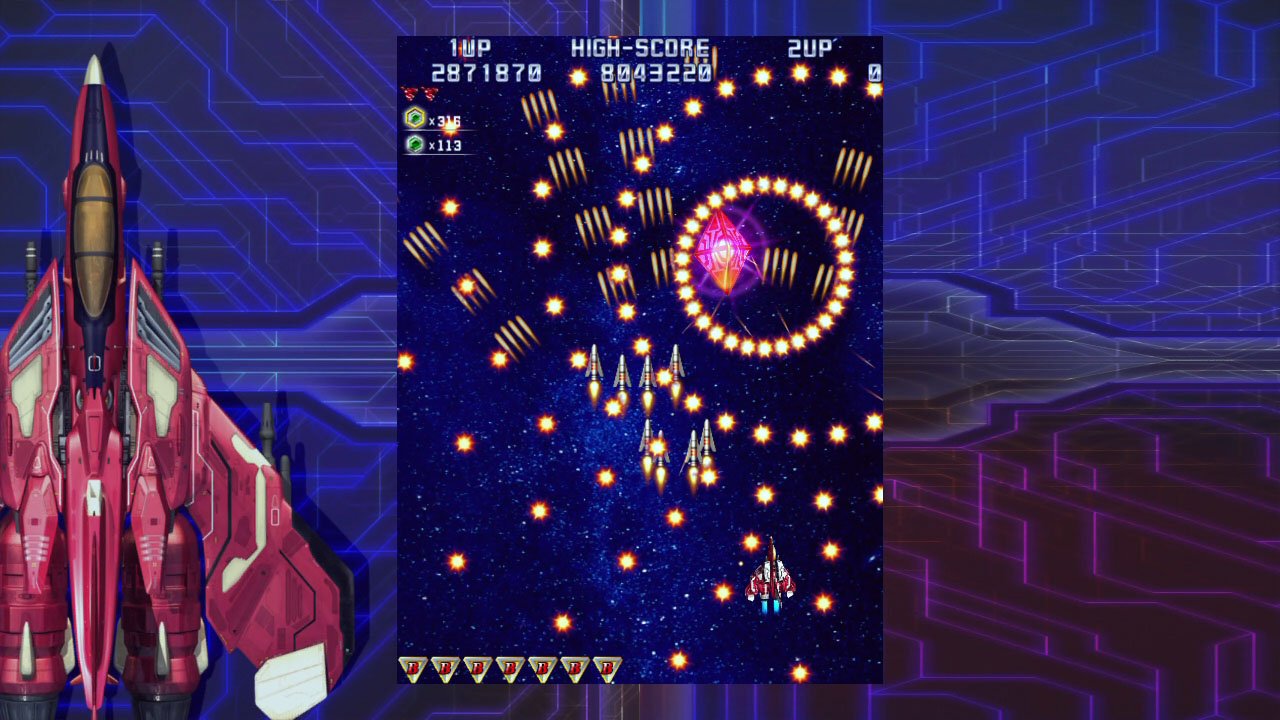Click the plain green hexagon gem icon
Image resolution: width=1280 pixels, height=720 pixels.
click(414, 145)
